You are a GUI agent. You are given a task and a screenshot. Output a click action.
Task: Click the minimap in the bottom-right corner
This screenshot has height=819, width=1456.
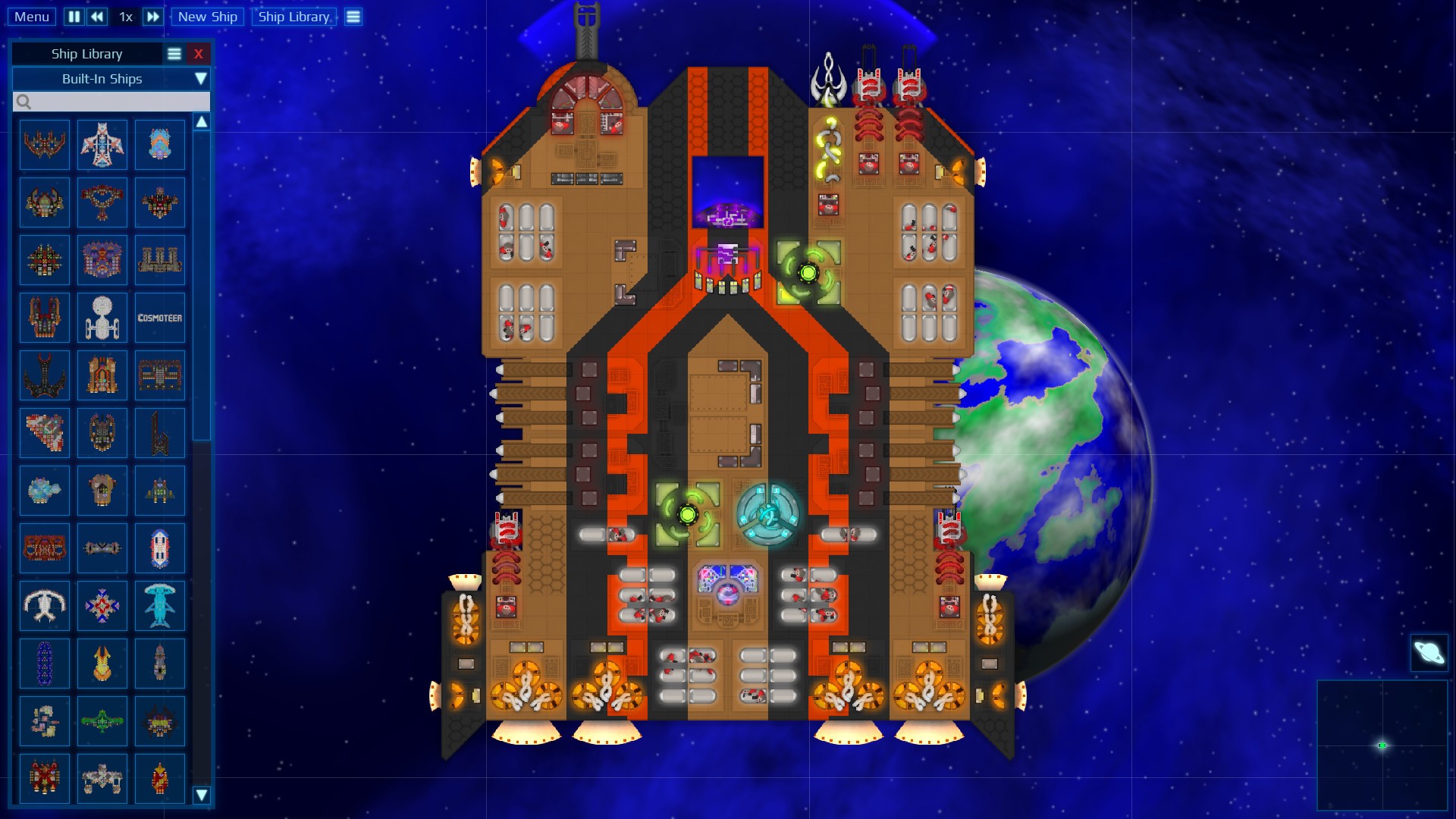(1384, 745)
